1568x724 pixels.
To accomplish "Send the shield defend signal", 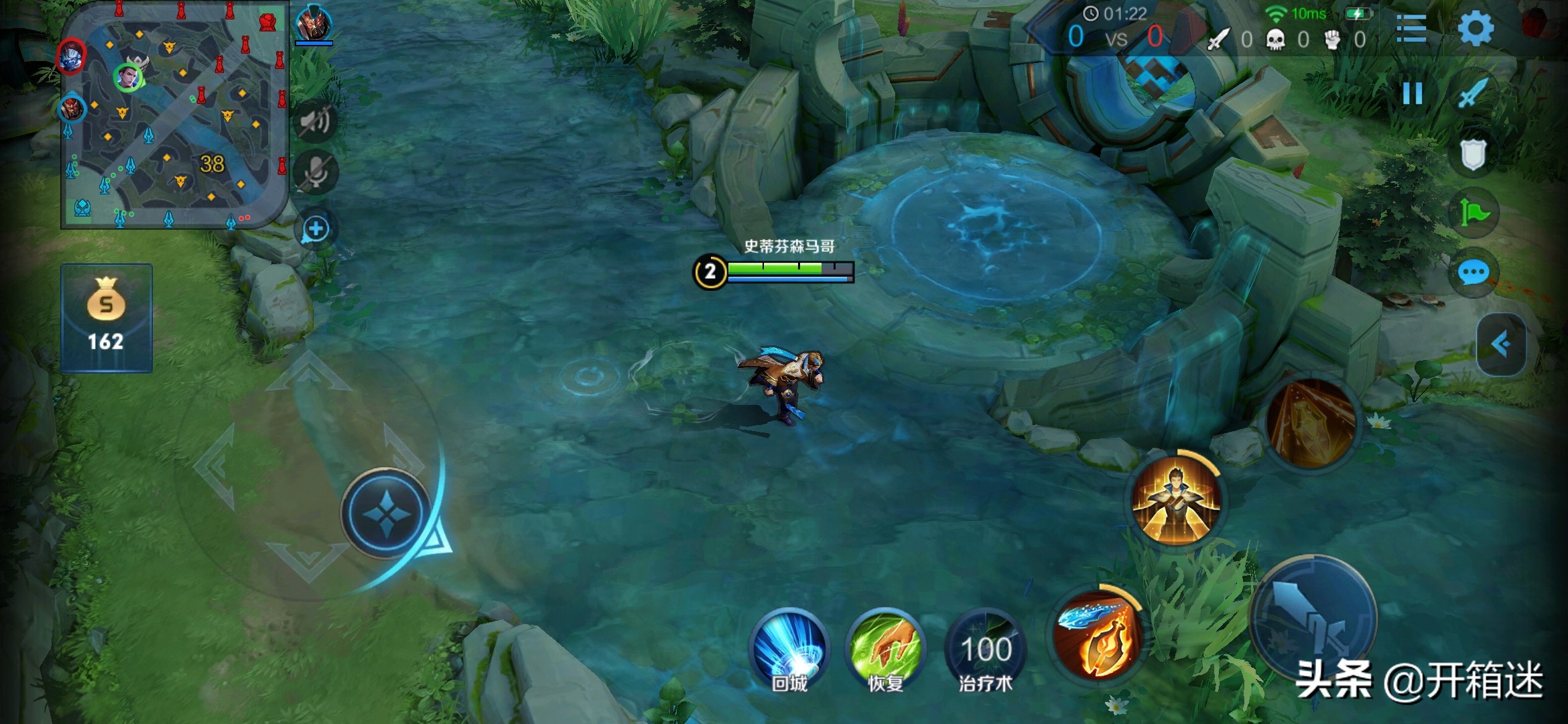I will [1473, 155].
